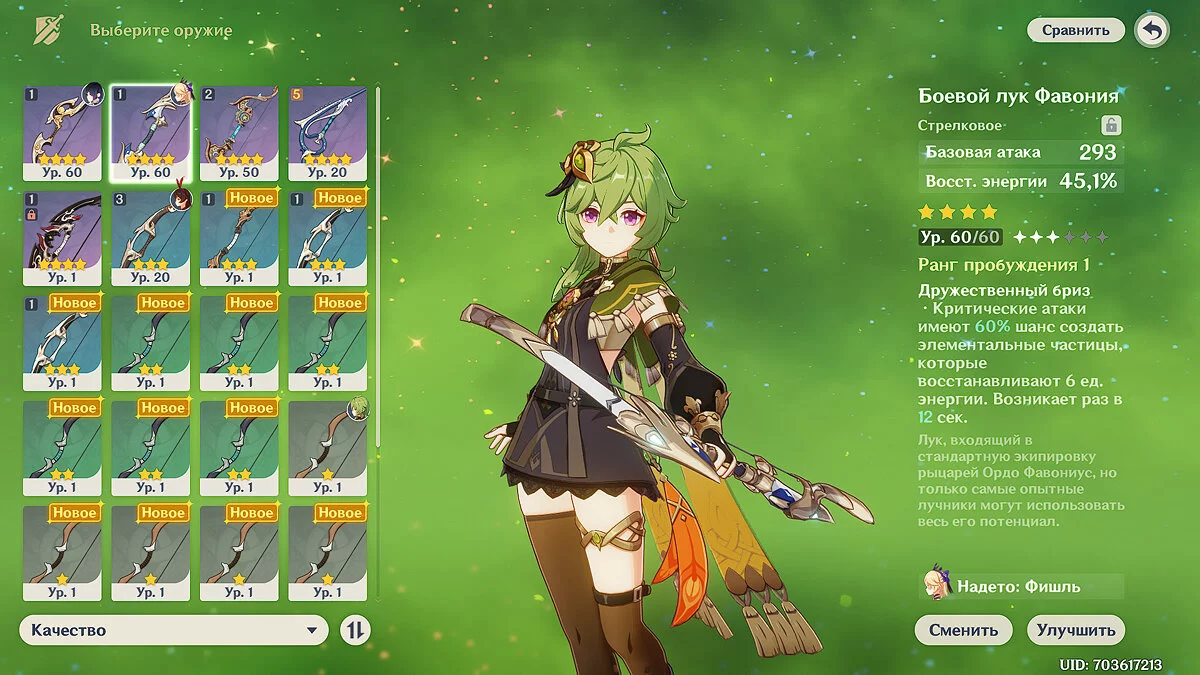This screenshot has height=675, width=1200.
Task: Reverse sort order with the arrows button
Action: click(355, 630)
